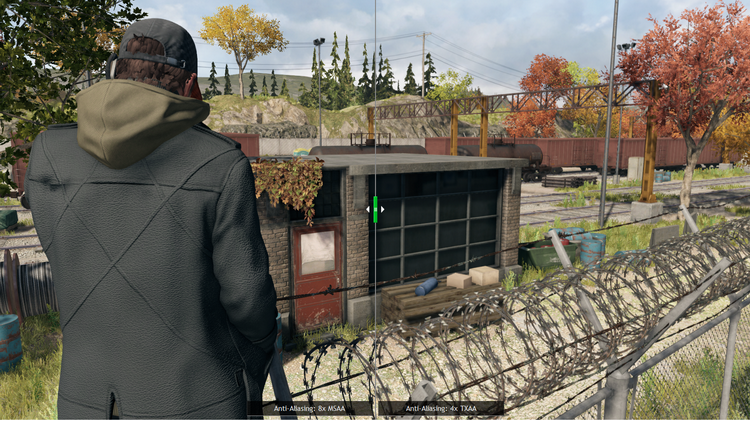Image resolution: width=750 pixels, height=421 pixels.
Task: Select the Anti-Aliasing 4x TXAA label
Action: coord(441,408)
